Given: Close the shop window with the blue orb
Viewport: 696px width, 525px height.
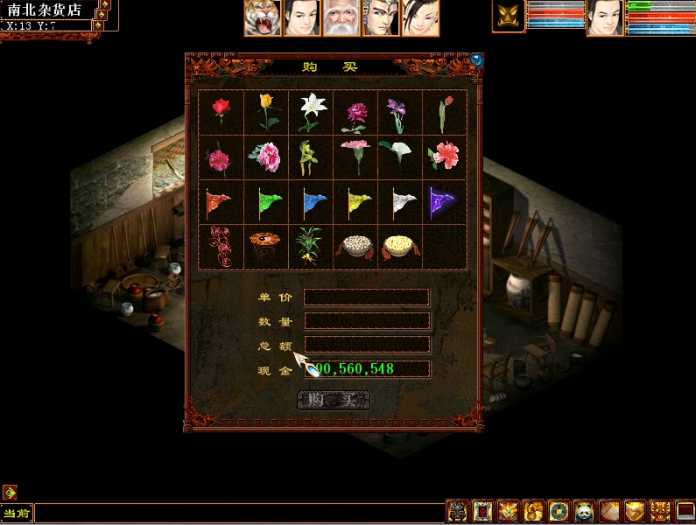Looking at the screenshot, I should [x=476, y=59].
